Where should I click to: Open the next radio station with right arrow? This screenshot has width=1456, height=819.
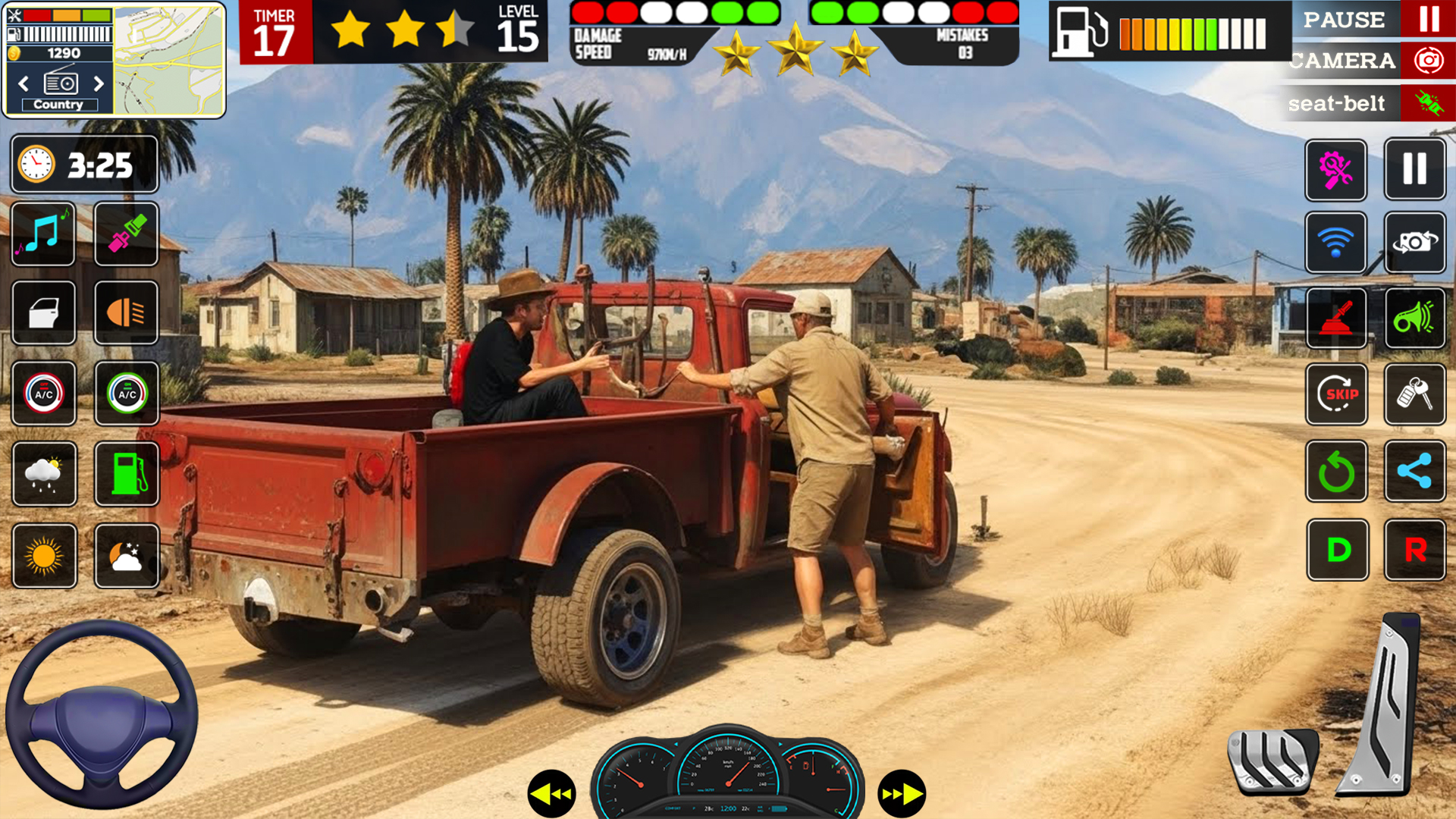tap(99, 84)
